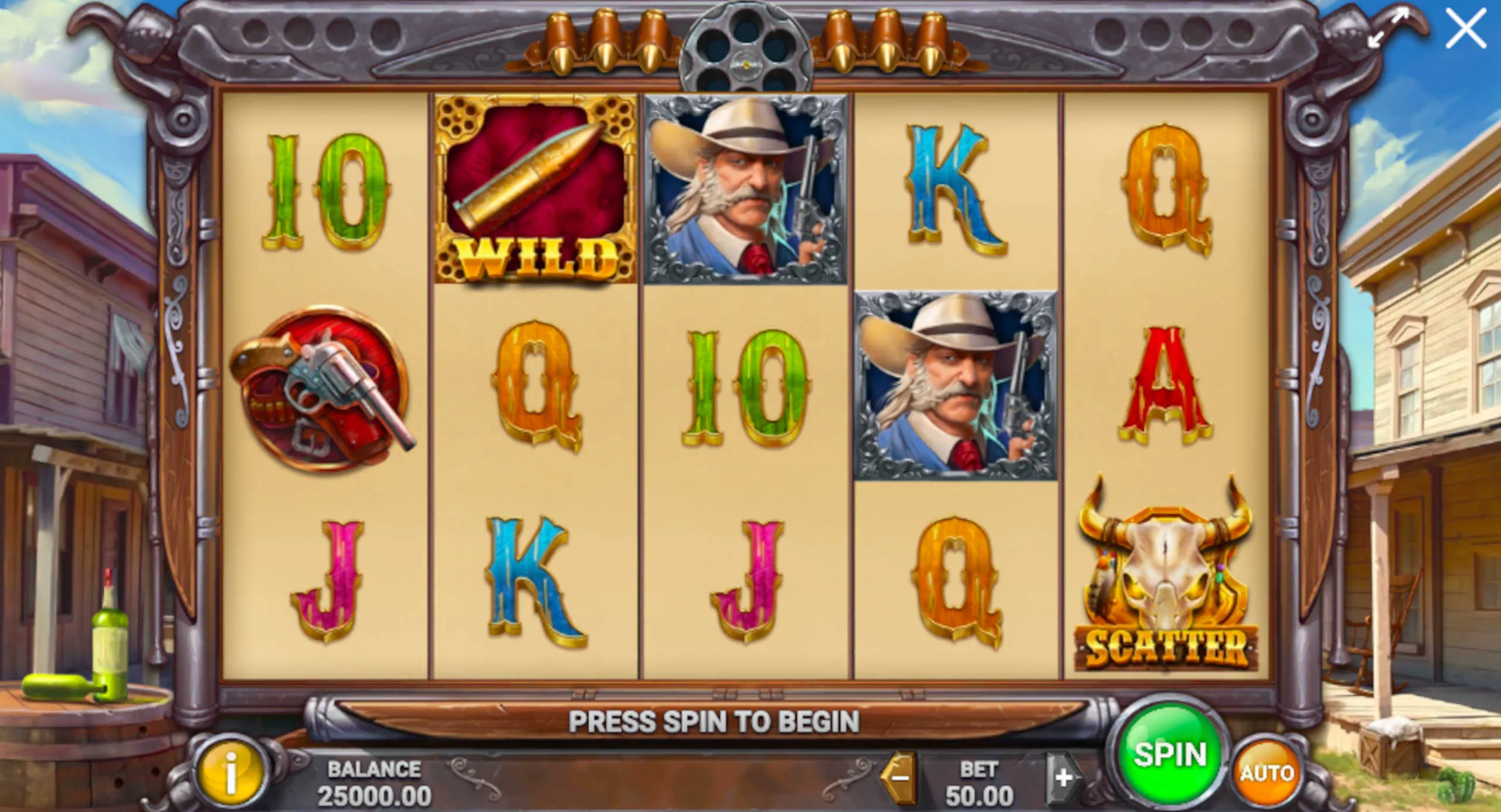Open the AUTO spin options

pos(1266,773)
